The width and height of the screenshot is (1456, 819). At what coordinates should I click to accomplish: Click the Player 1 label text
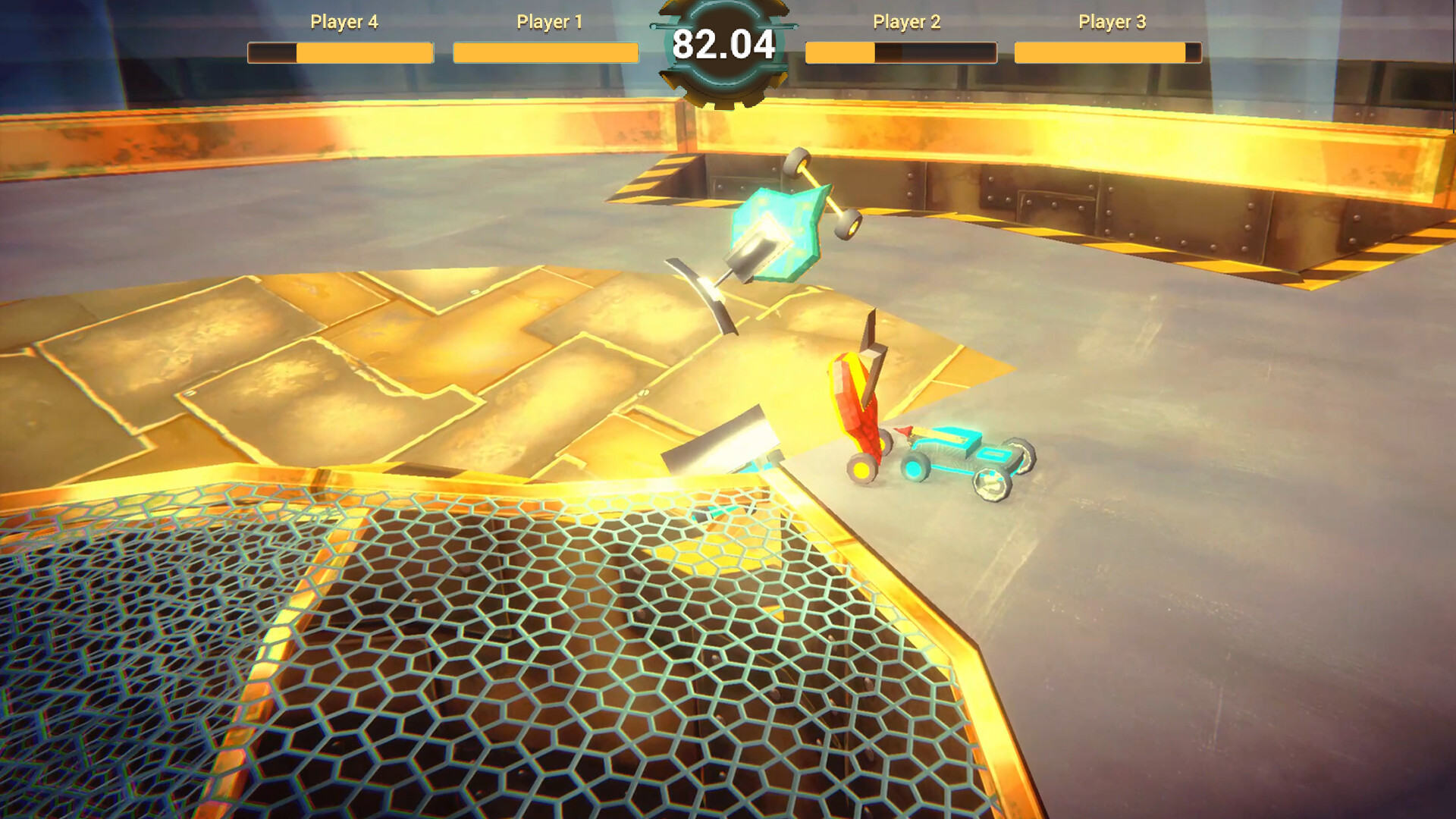pos(549,23)
